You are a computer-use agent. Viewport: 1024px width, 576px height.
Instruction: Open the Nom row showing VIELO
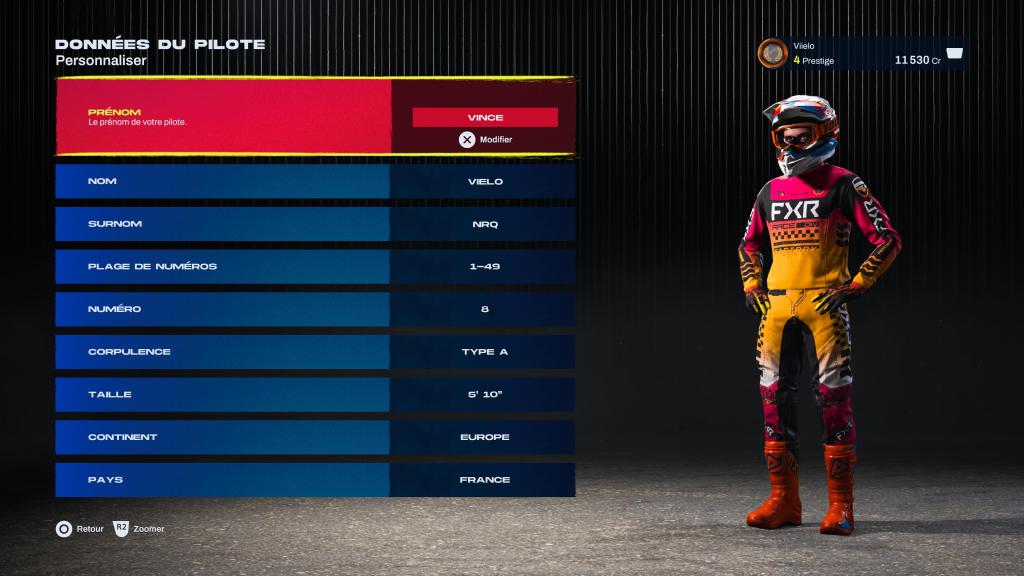pyautogui.click(x=315, y=181)
